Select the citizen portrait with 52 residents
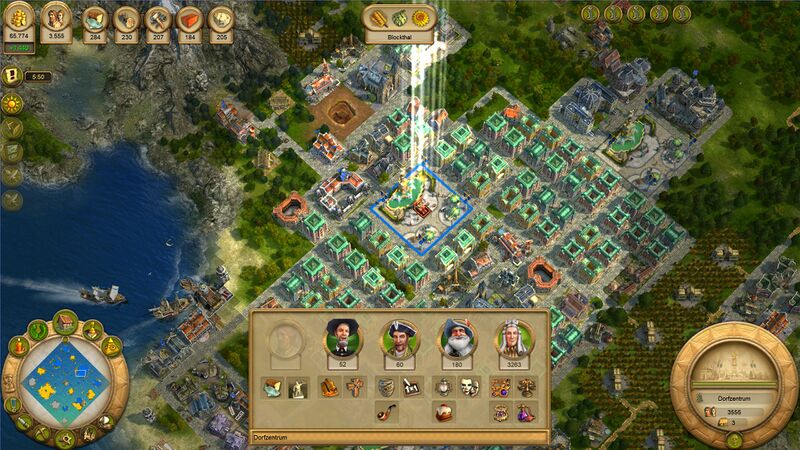 click(342, 339)
